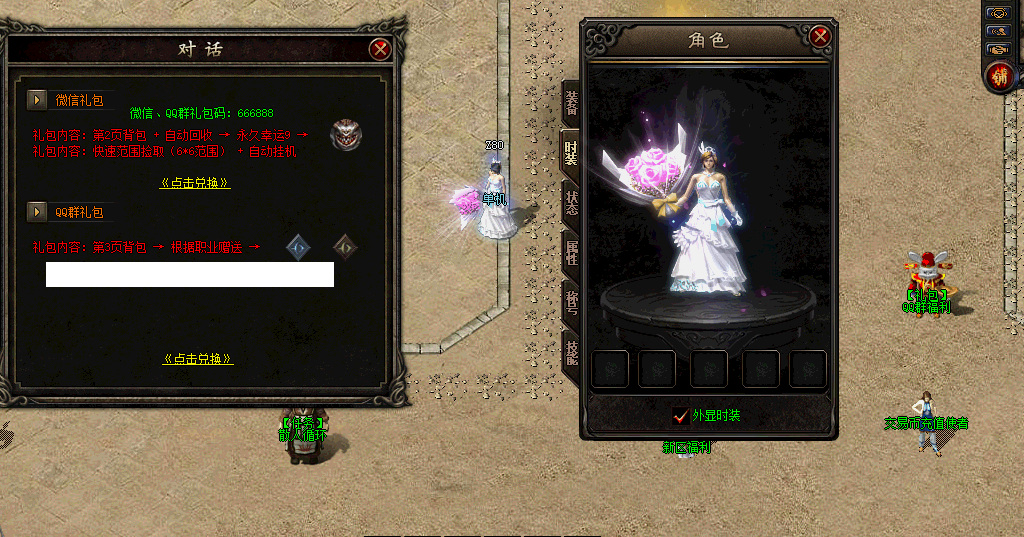Close the 角色 character panel
Viewport: 1024px width, 537px height.
[820, 37]
